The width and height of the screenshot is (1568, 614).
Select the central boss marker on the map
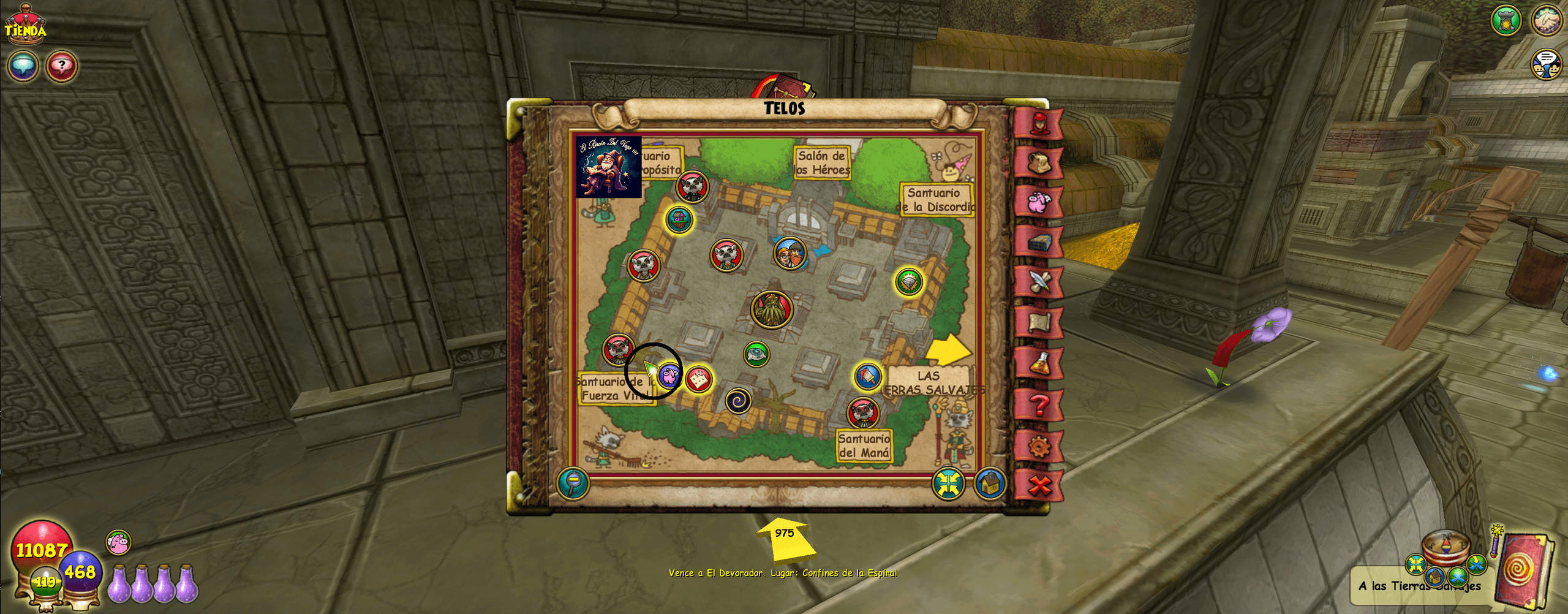coord(772,309)
